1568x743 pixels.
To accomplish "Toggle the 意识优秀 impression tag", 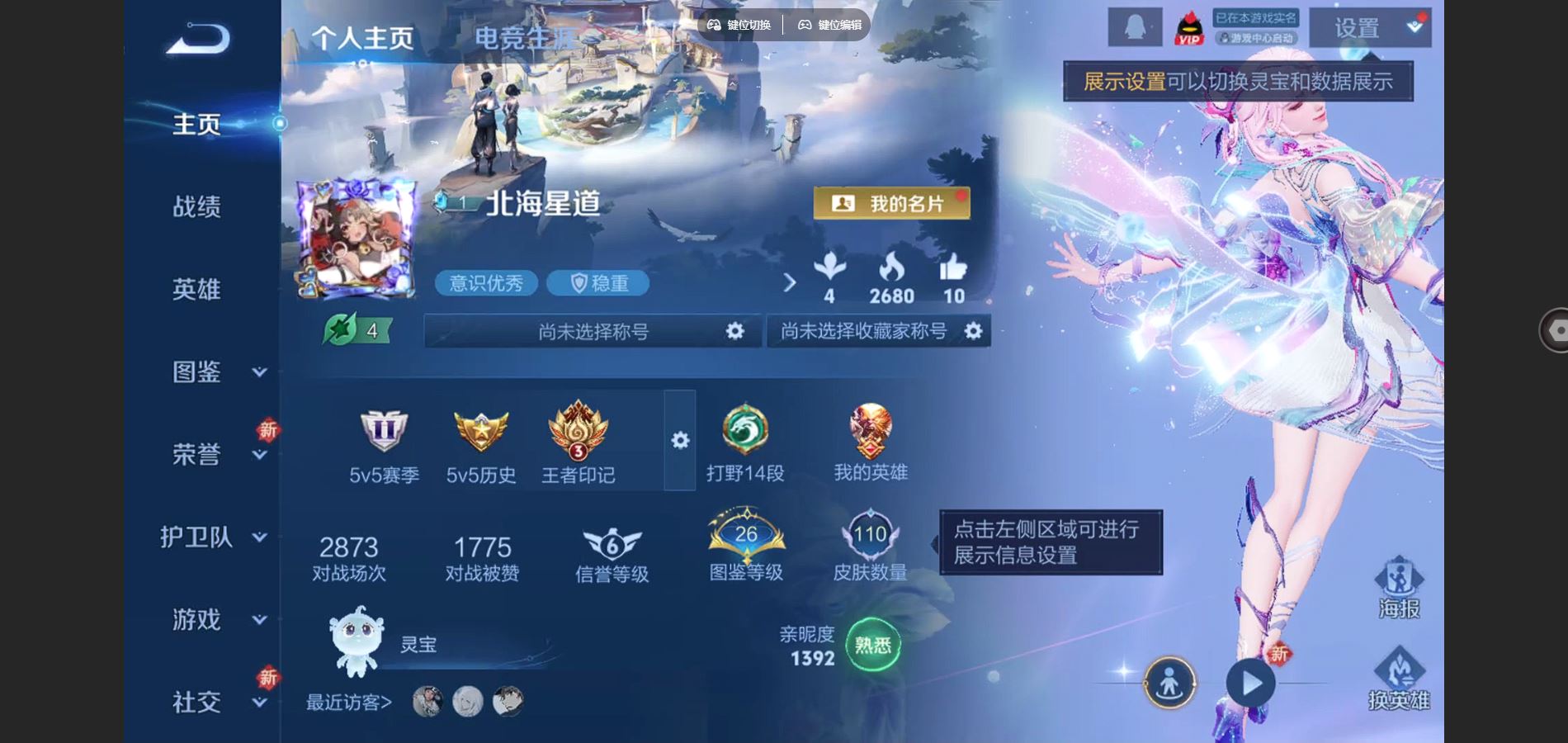I will coord(485,283).
